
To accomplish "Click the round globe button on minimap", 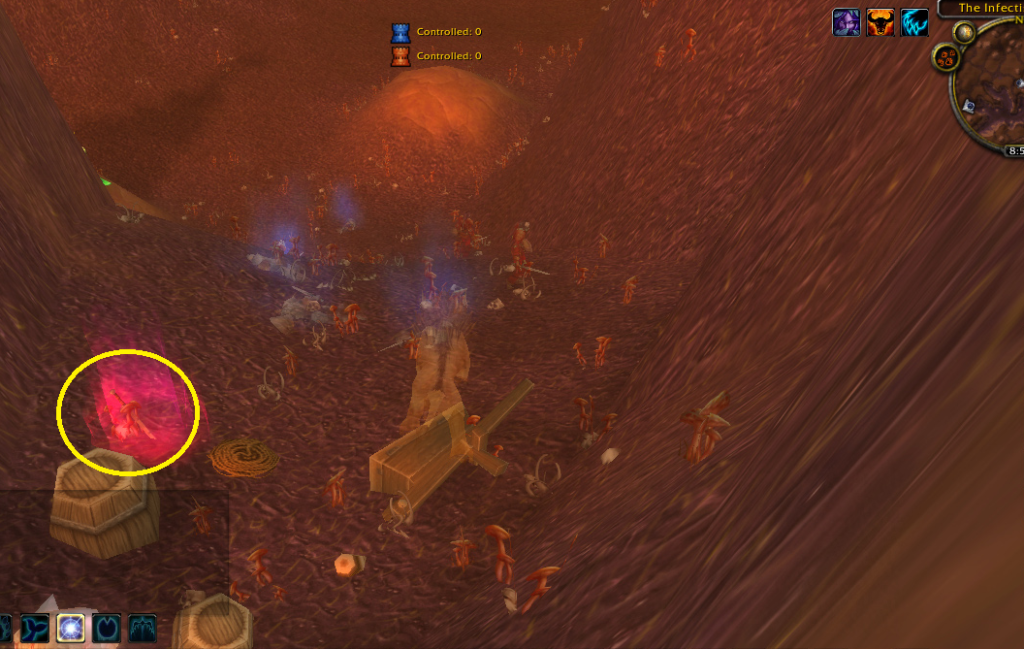I will click(965, 32).
